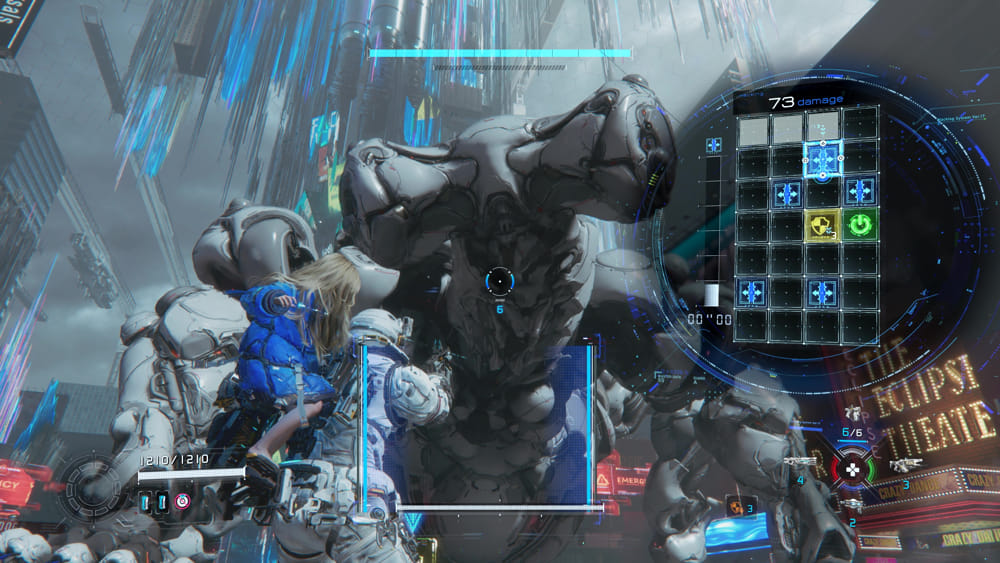Select the top robot icon on weapon wheel

[x=853, y=414]
